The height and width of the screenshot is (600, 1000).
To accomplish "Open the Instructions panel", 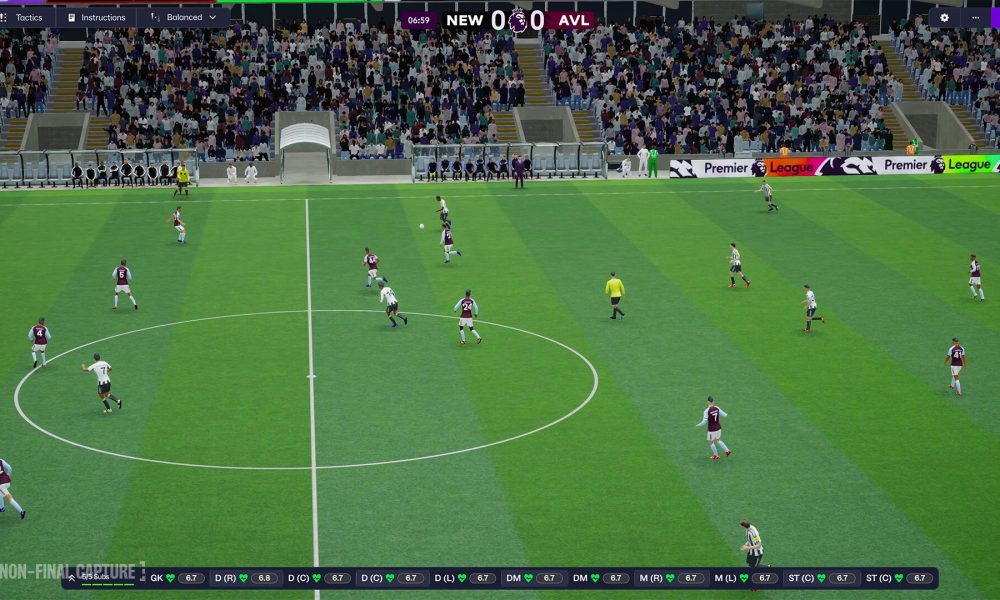I will [x=96, y=17].
